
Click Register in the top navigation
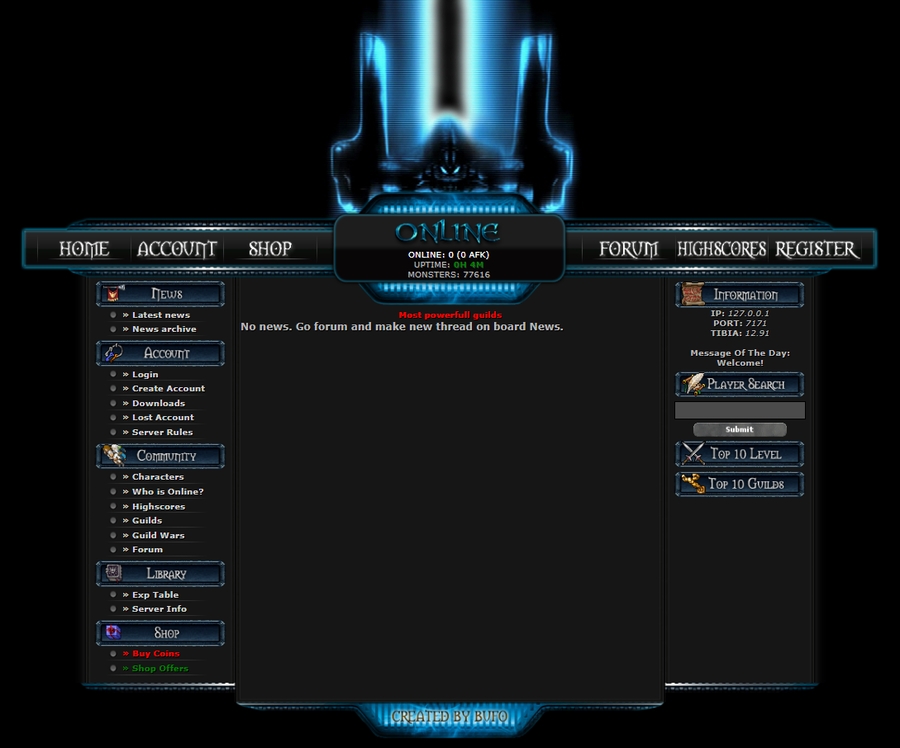(x=816, y=249)
